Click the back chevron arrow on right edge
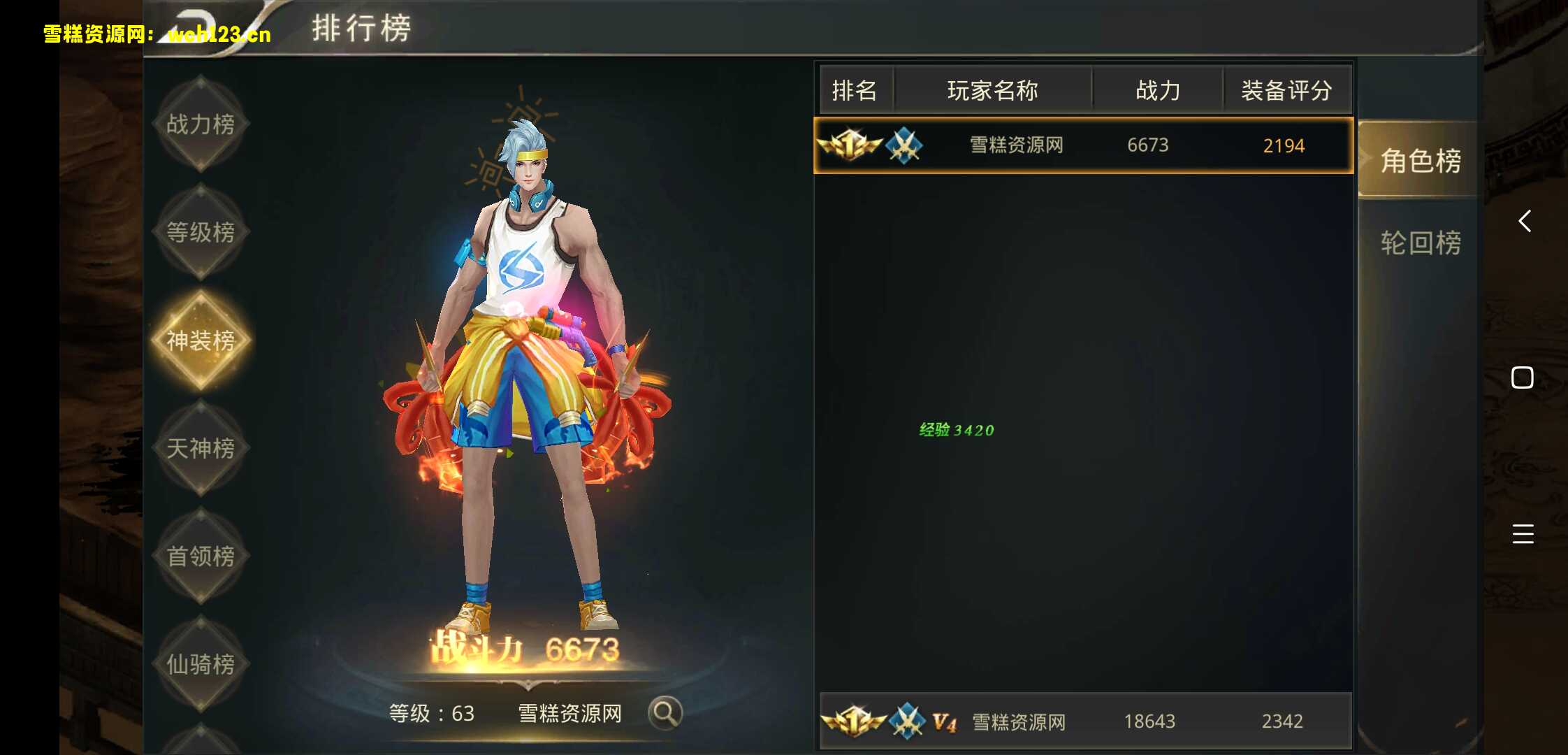1568x755 pixels. click(1524, 221)
